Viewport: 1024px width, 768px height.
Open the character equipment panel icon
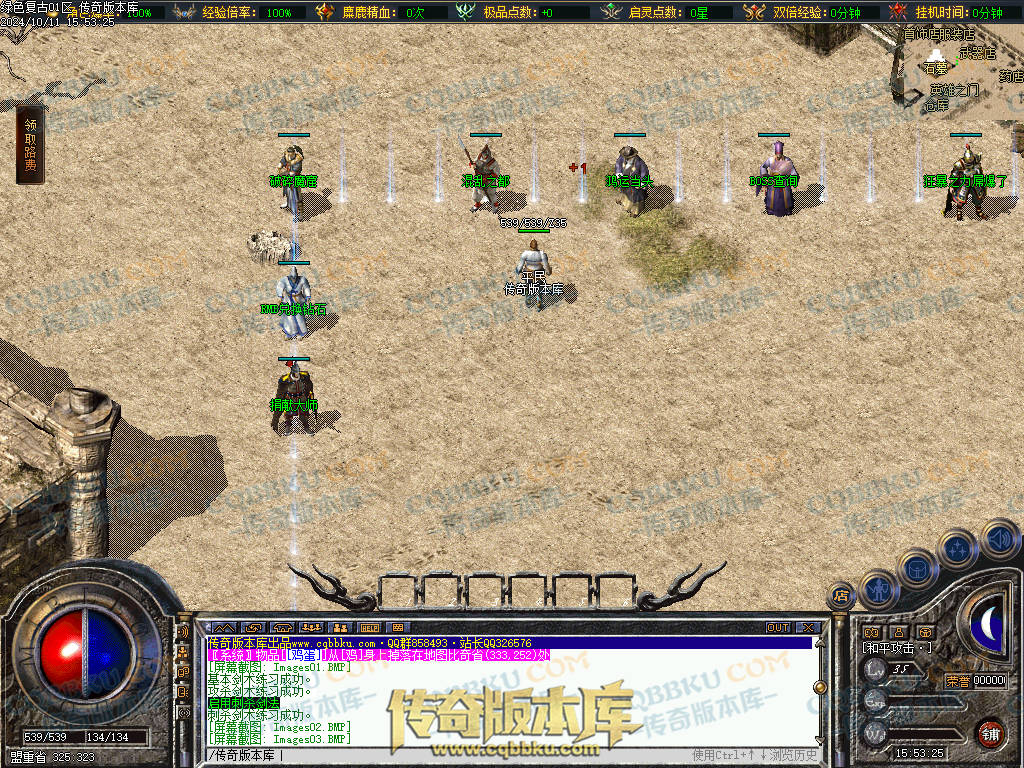tap(877, 589)
